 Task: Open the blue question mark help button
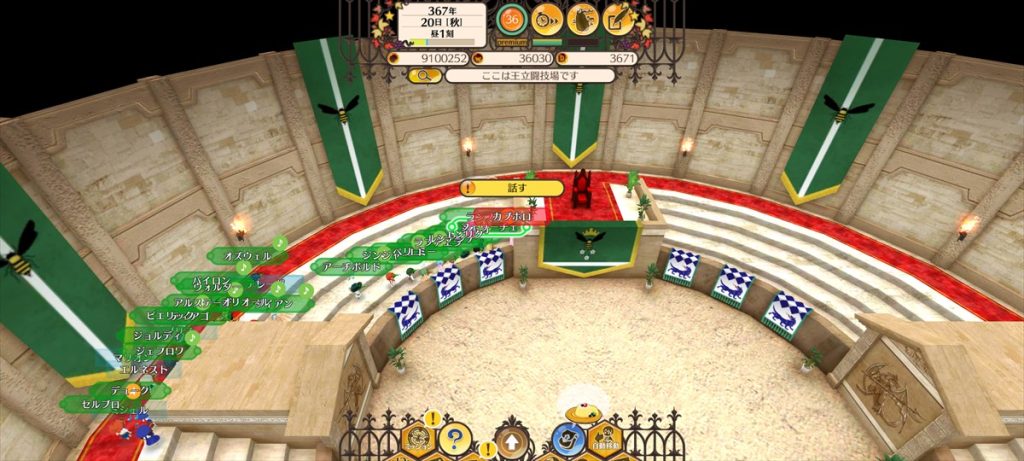point(455,438)
